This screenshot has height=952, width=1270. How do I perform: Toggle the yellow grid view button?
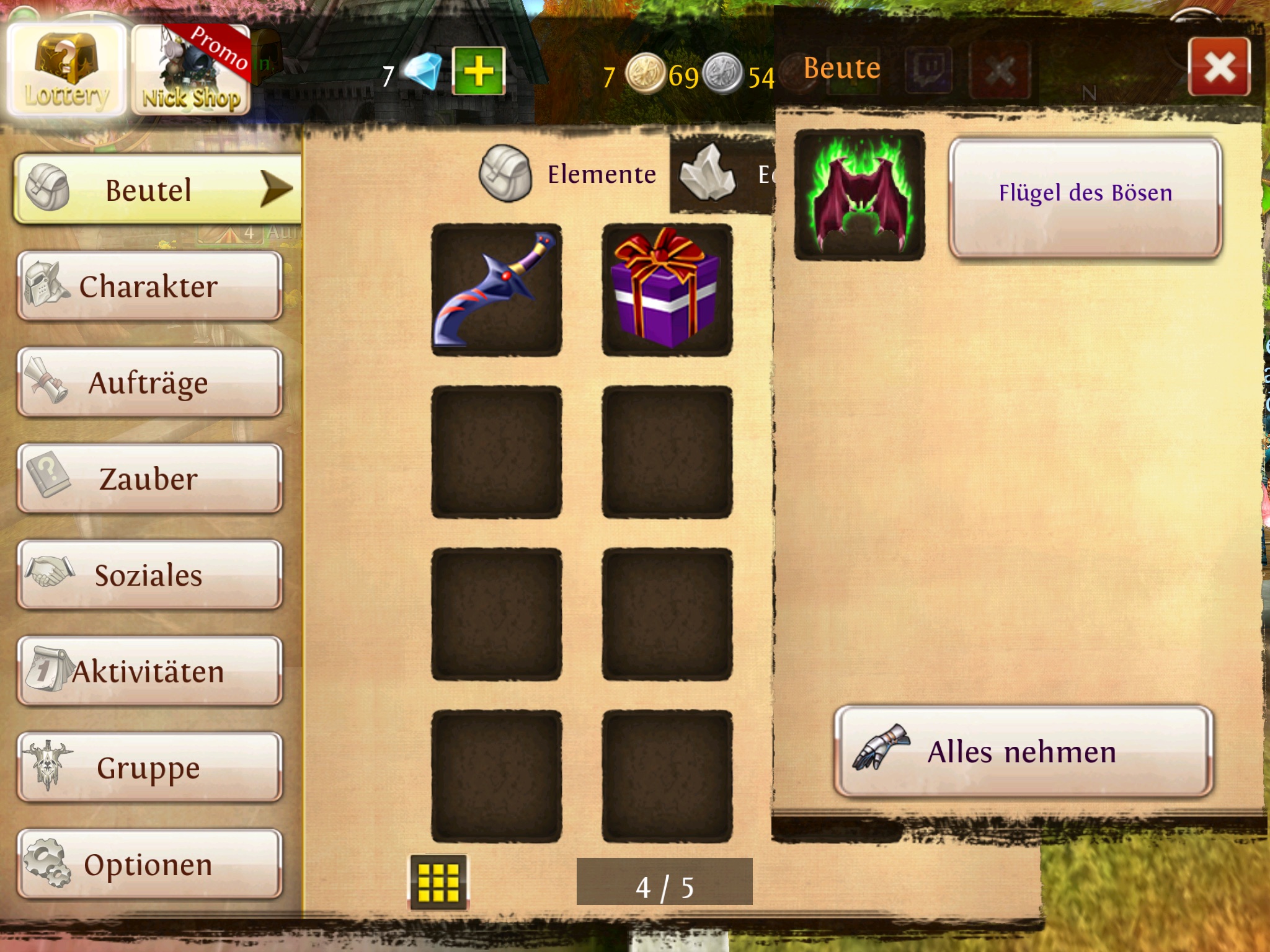(438, 881)
